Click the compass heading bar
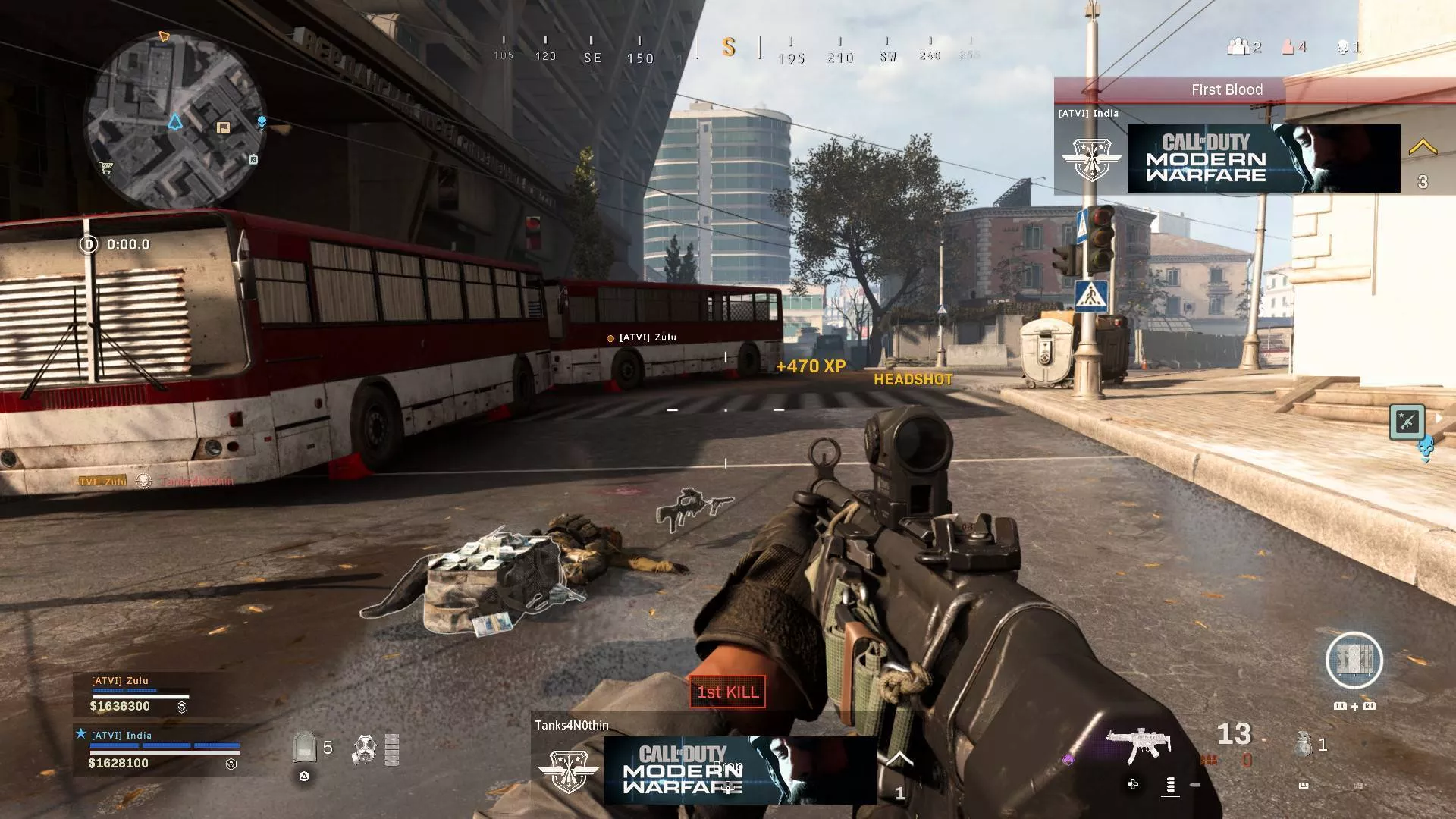Screen dimensions: 1456x819 (728, 49)
